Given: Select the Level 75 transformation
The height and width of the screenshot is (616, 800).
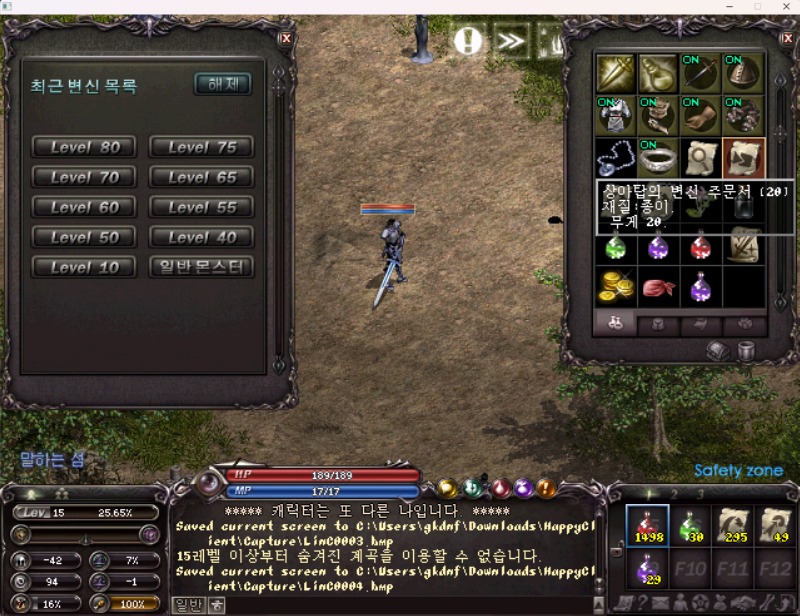Looking at the screenshot, I should tap(201, 147).
